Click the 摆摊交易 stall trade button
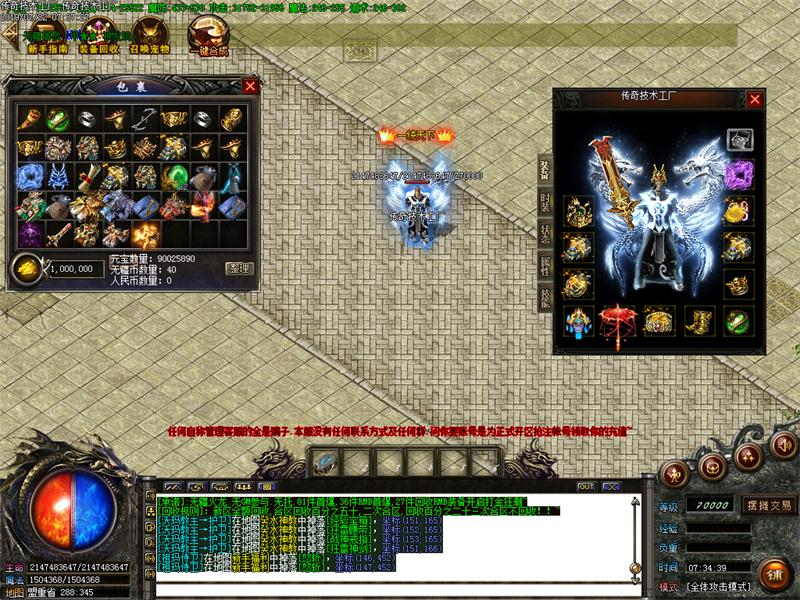This screenshot has height=600, width=800. click(767, 505)
